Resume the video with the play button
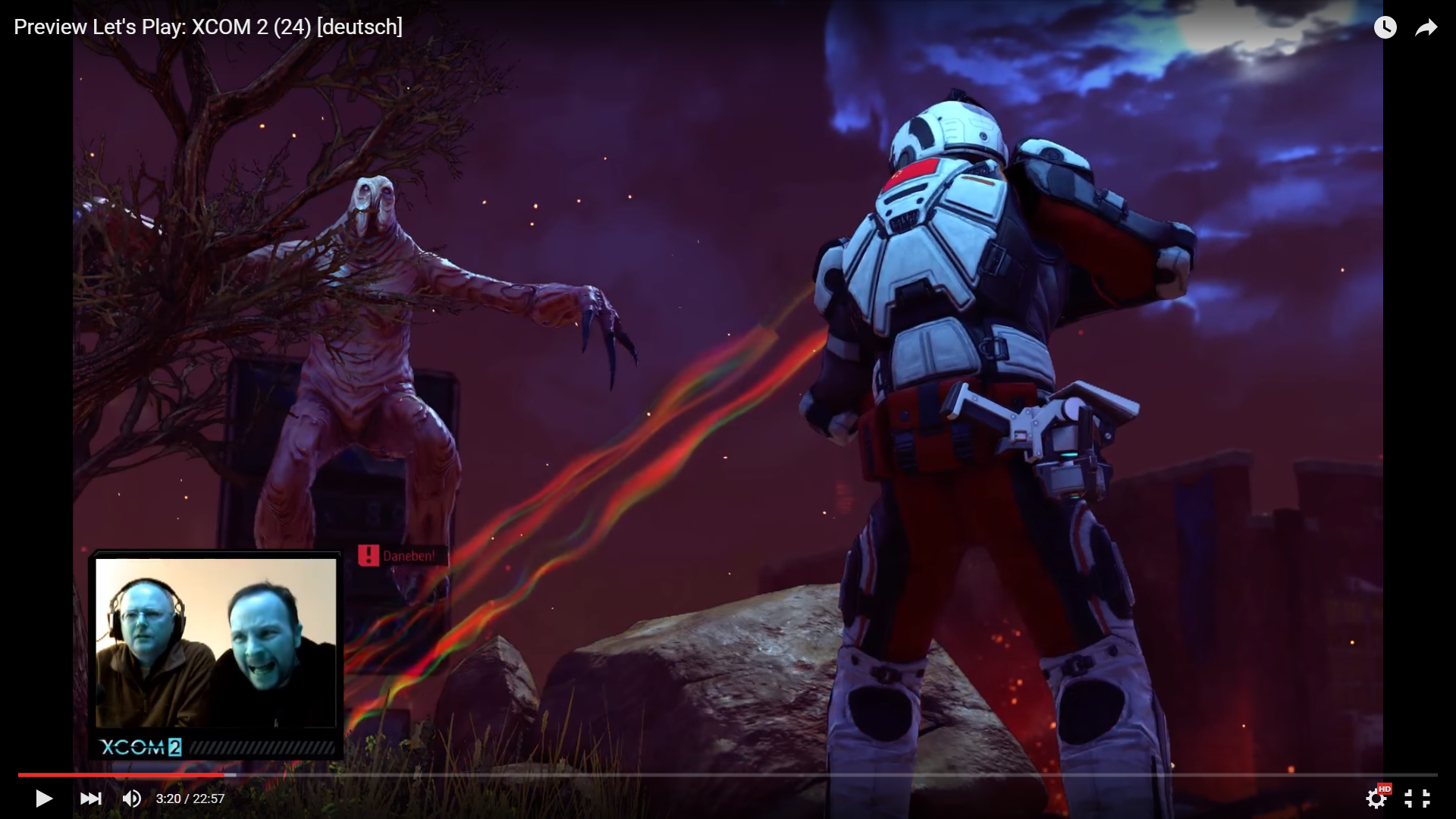Viewport: 1456px width, 819px height. tap(44, 799)
